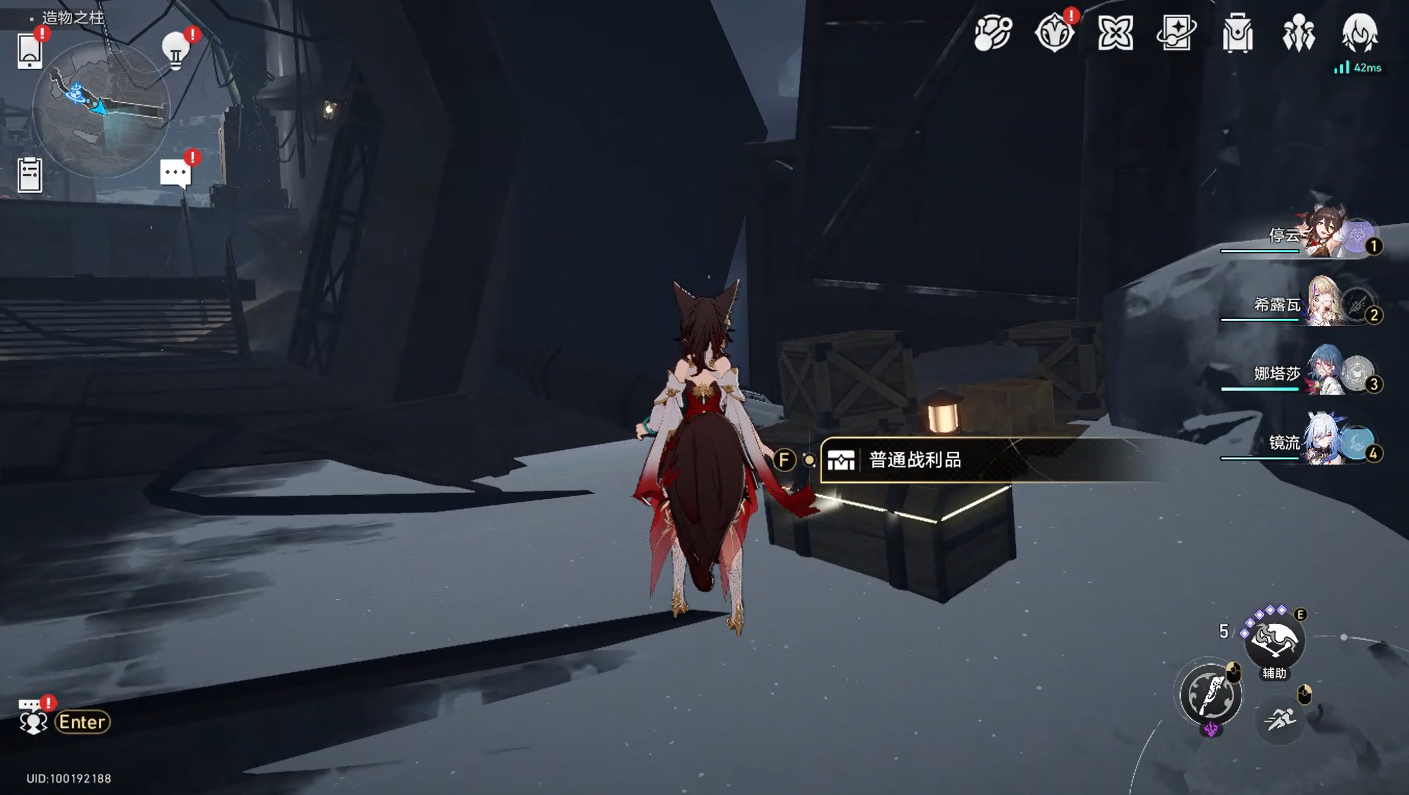Open the speech bubble messages icon
The image size is (1409, 795).
tap(176, 173)
